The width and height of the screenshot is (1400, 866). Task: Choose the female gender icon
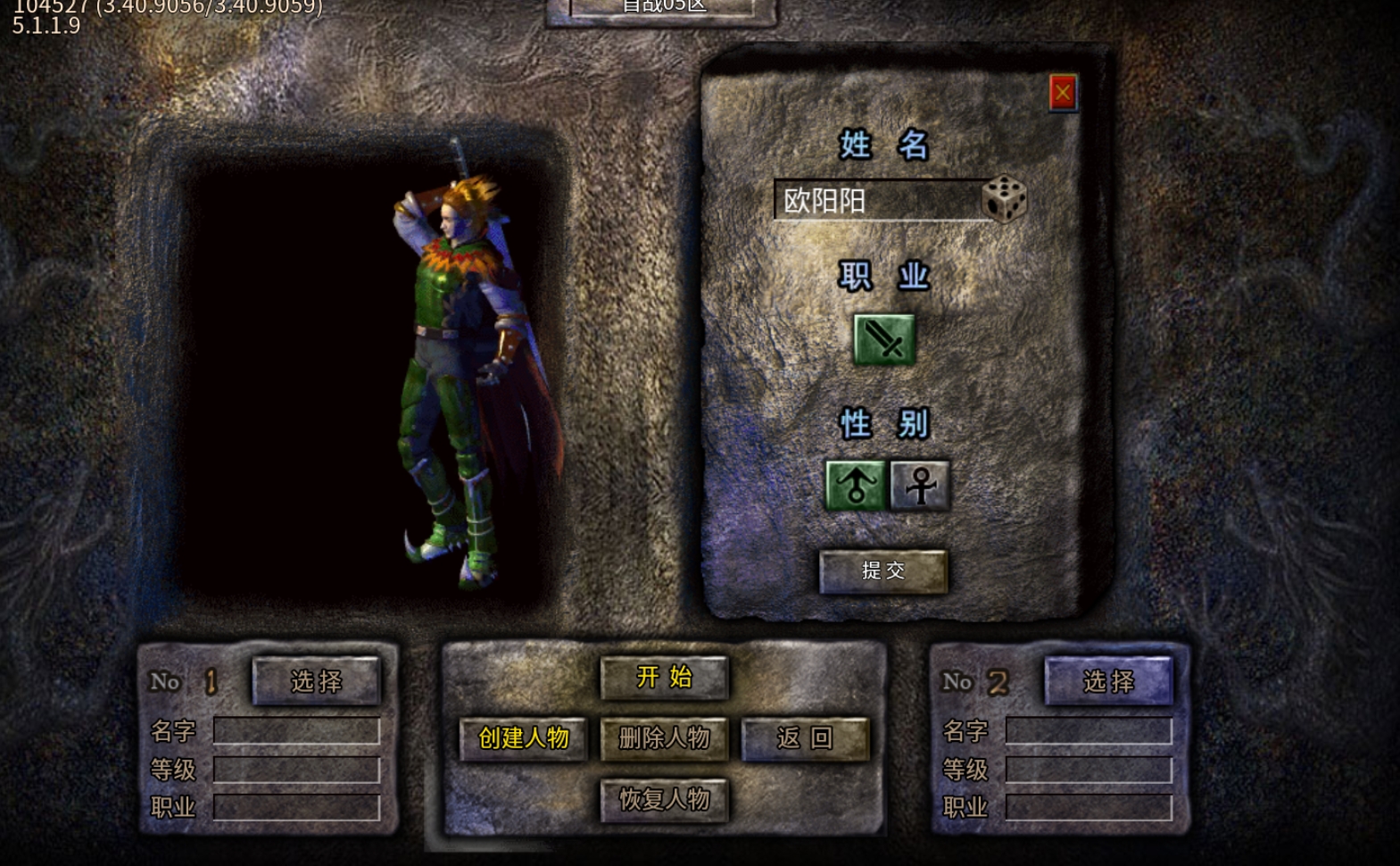920,485
